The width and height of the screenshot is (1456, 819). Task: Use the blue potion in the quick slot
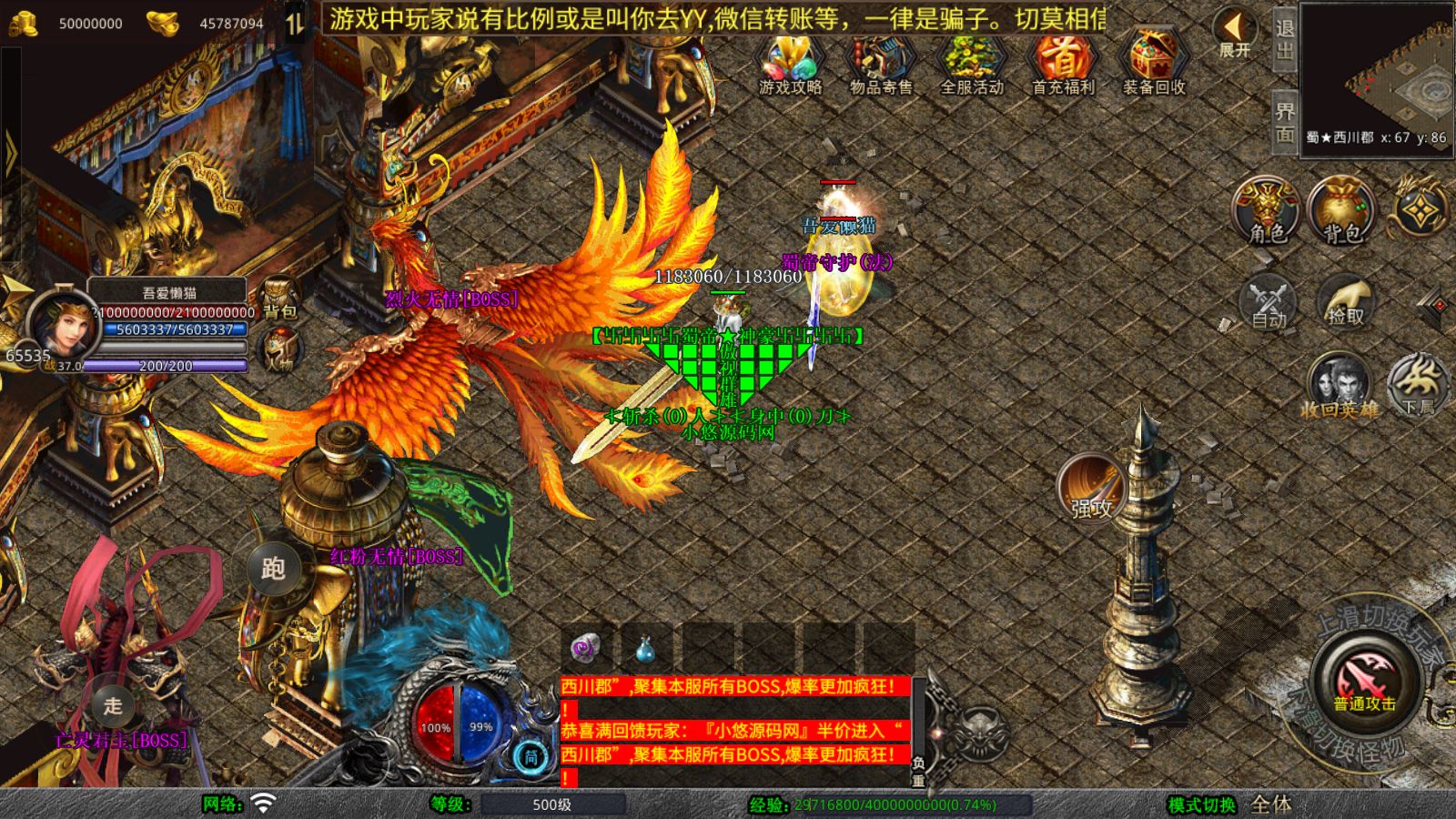[644, 649]
